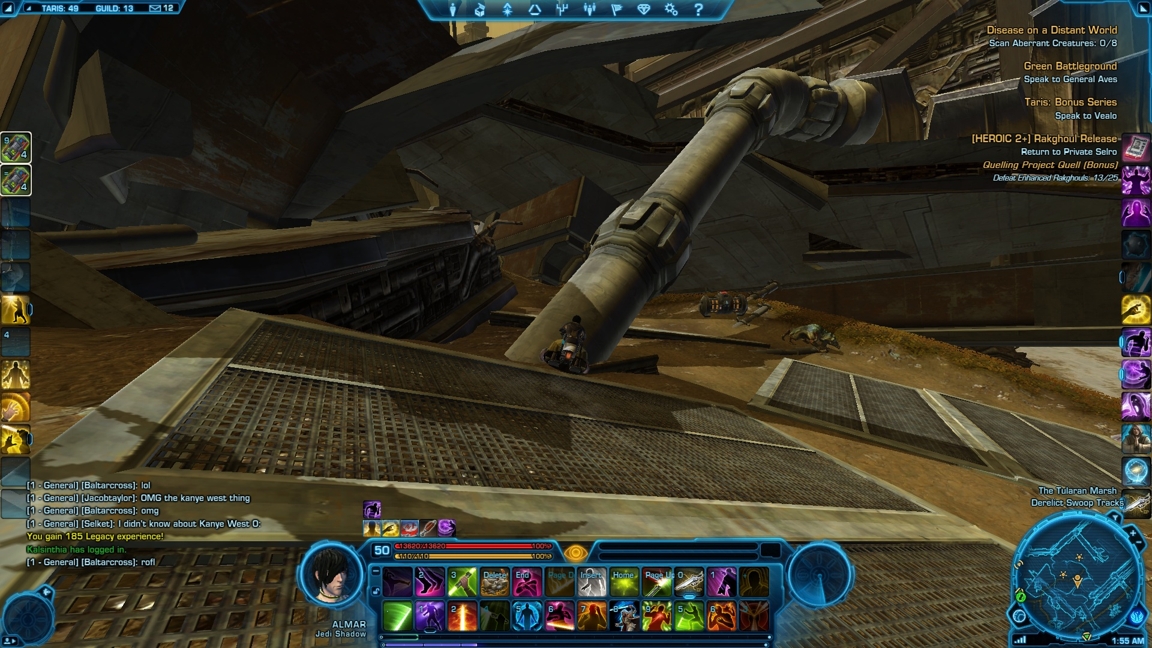
Task: Open the inventory crate icon
Action: [x=480, y=9]
